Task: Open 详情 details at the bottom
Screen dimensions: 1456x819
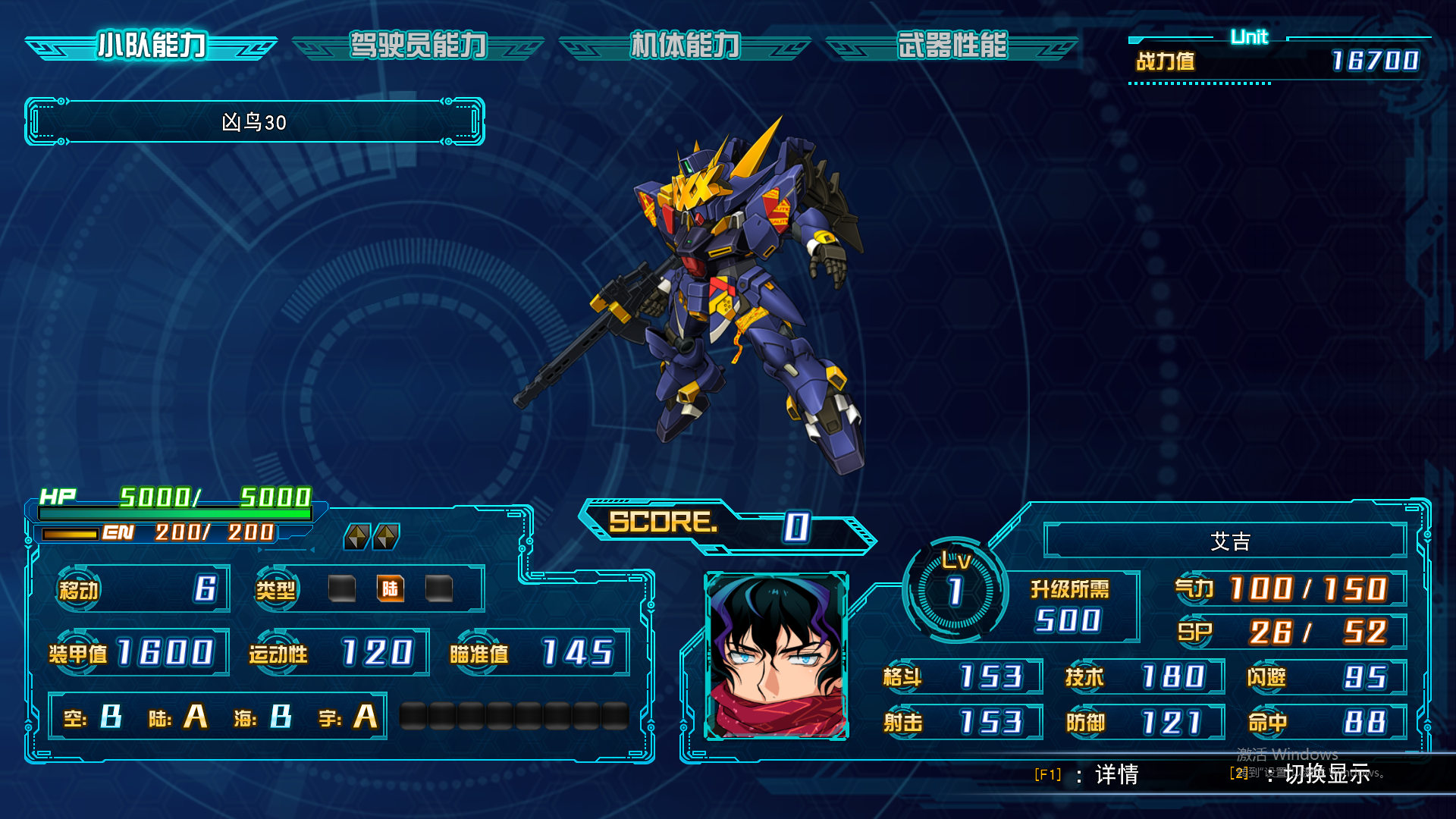Action: (1116, 774)
